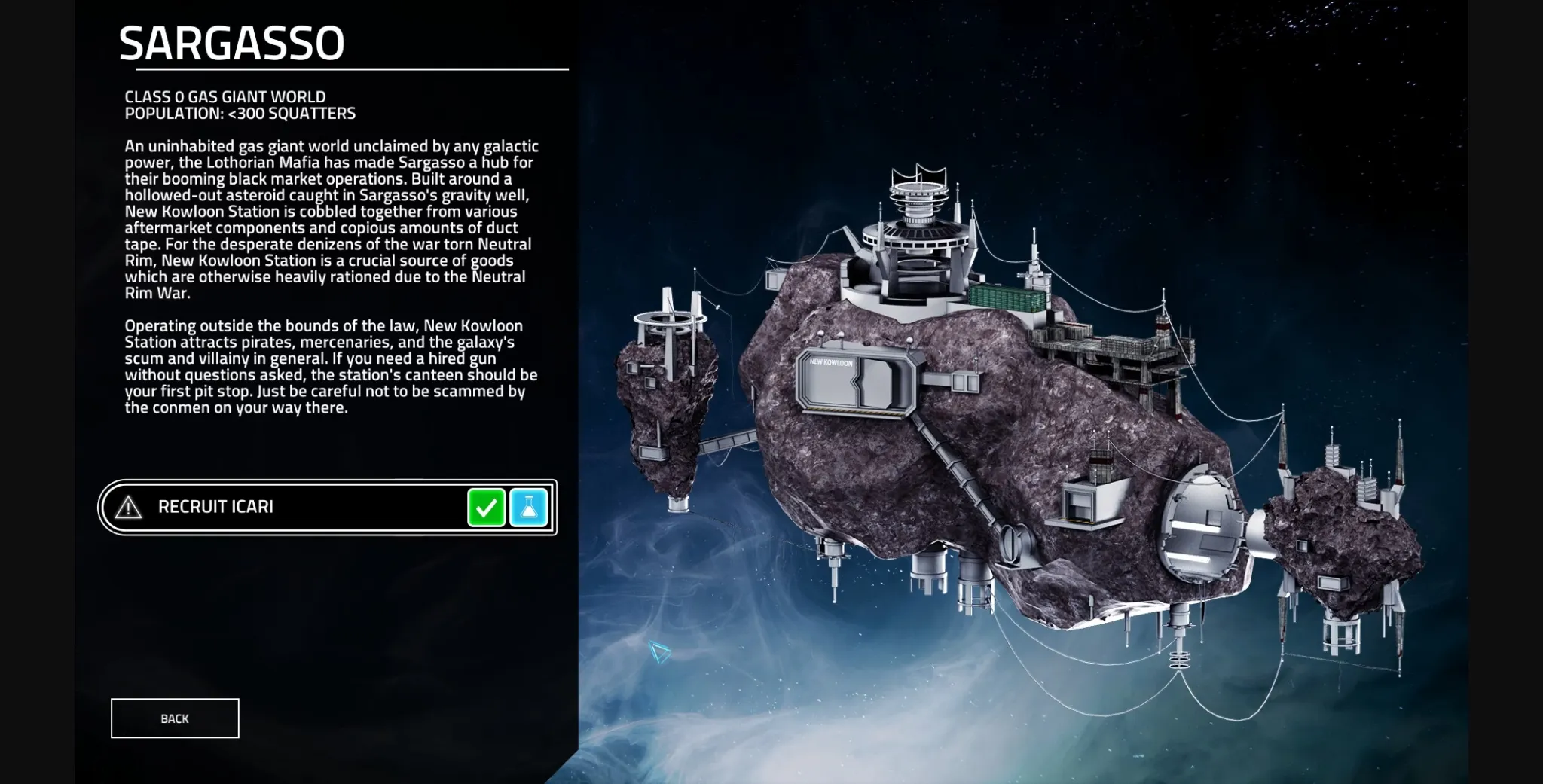Open the Class 0 Gas Giant World info line
This screenshot has height=784, width=1543.
pos(225,96)
